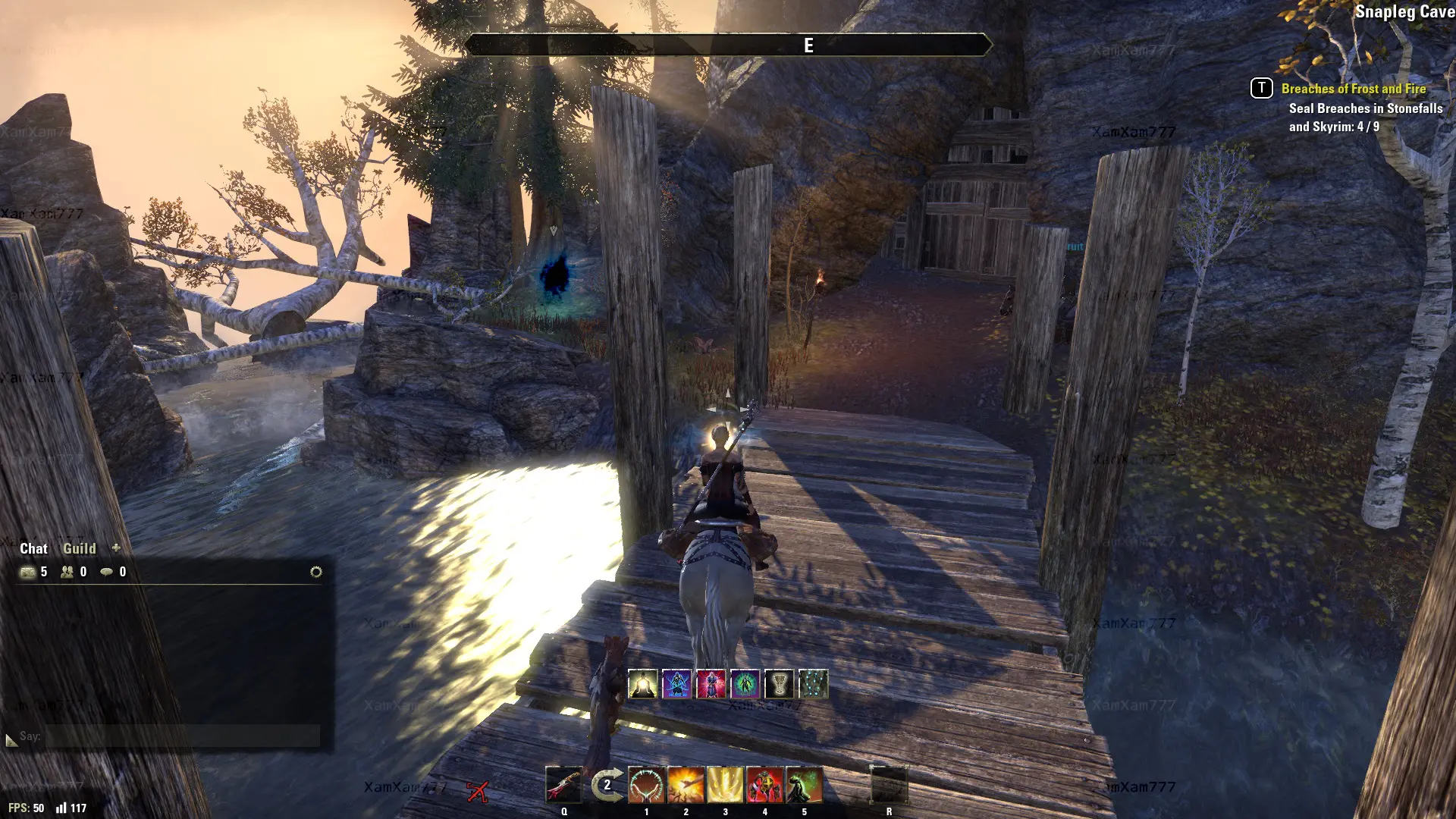
Task: Open chat settings gear
Action: (316, 572)
